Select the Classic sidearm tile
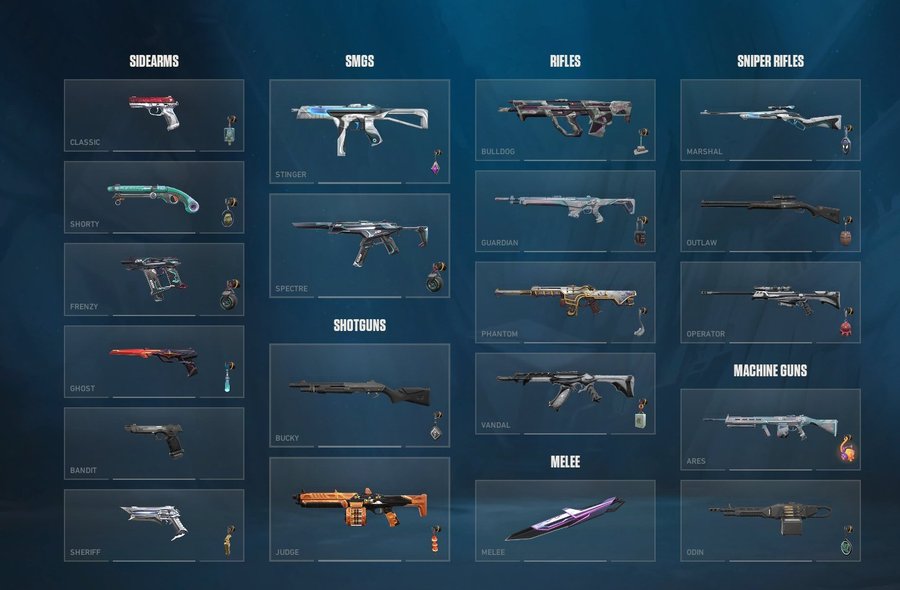Image resolution: width=900 pixels, height=590 pixels. coord(153,115)
